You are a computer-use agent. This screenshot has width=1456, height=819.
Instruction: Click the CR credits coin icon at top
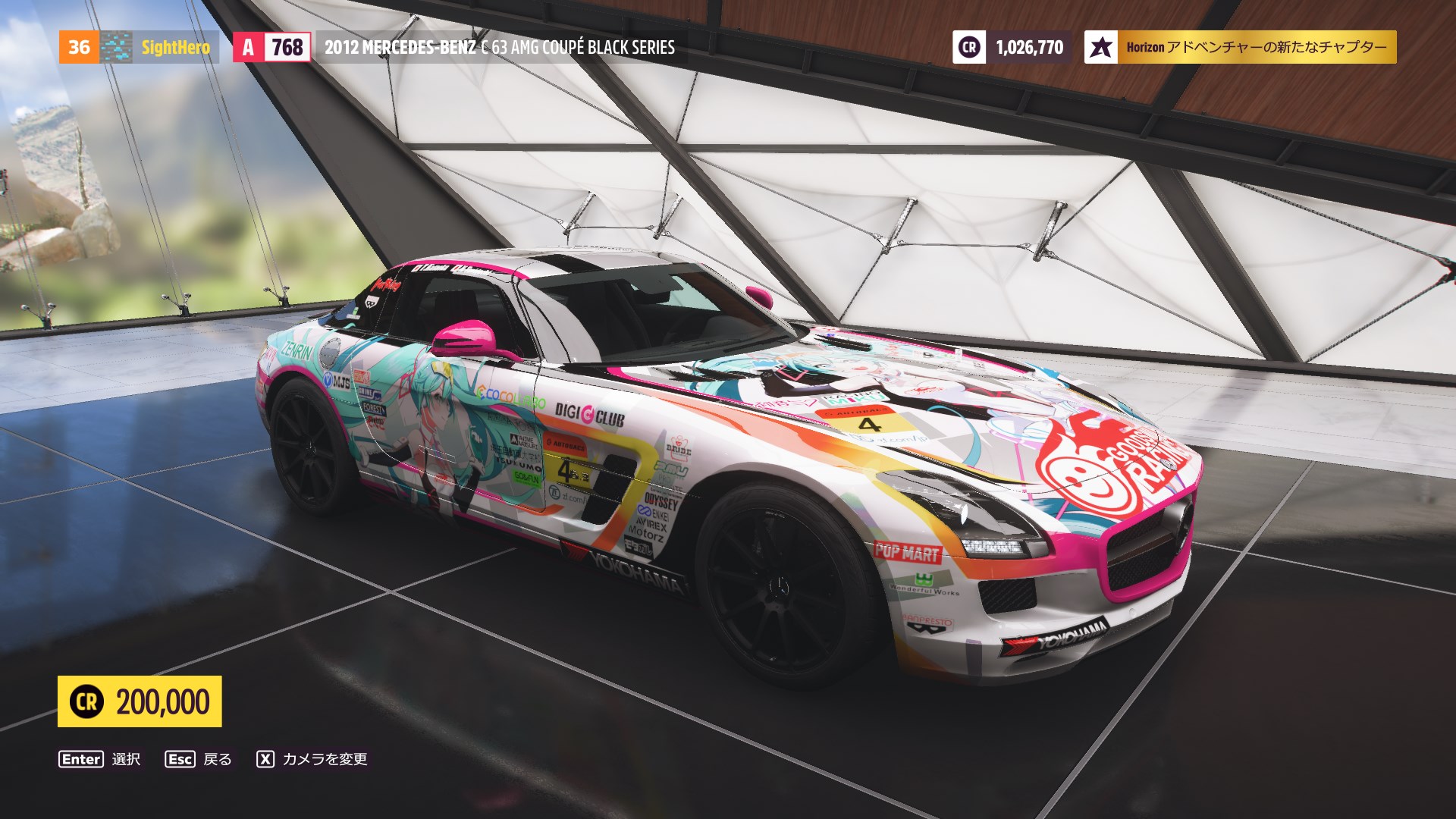click(968, 47)
